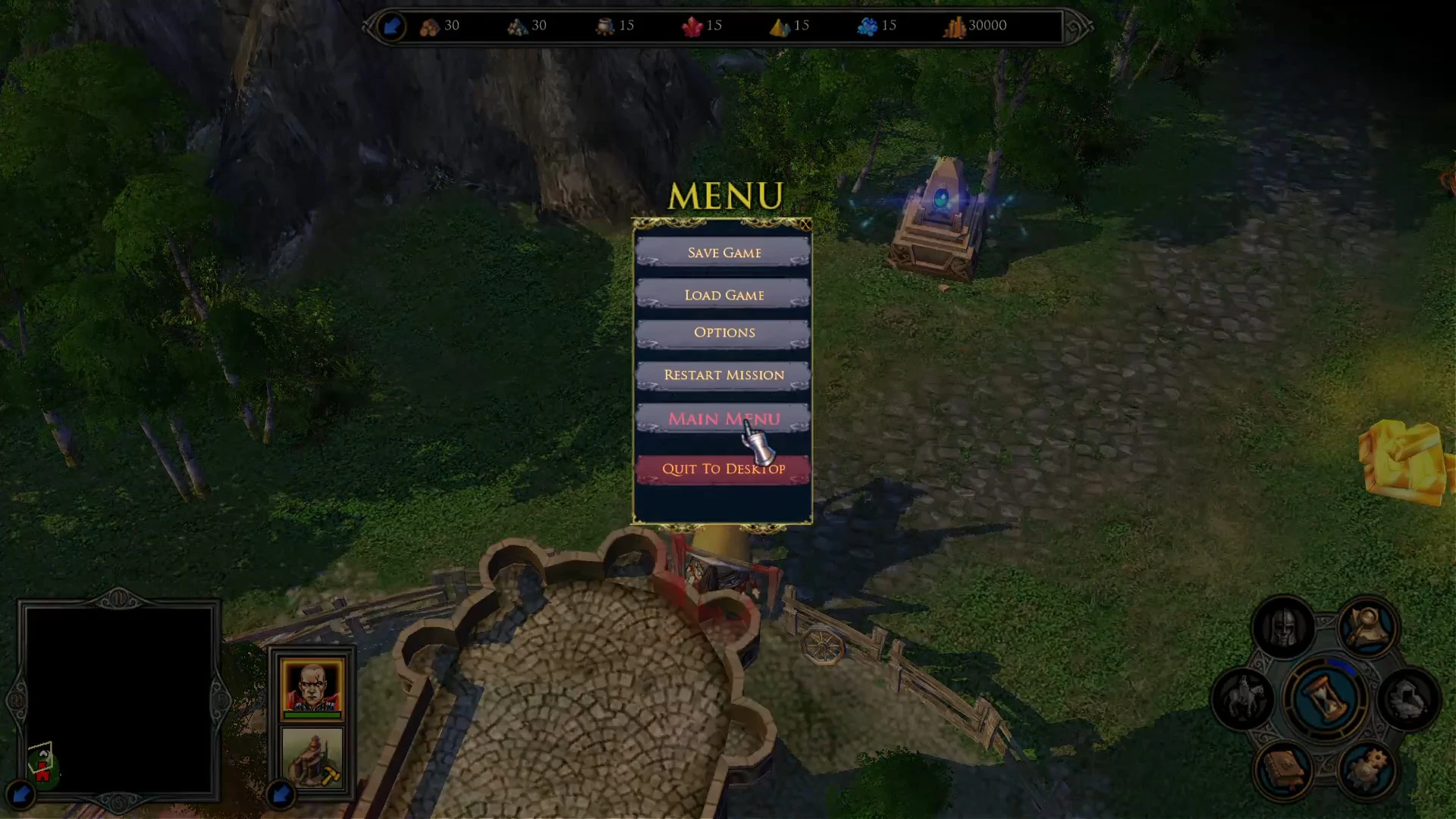Select the mounted horseman icon on the wheel
This screenshot has width=1456, height=819.
coord(1247,696)
